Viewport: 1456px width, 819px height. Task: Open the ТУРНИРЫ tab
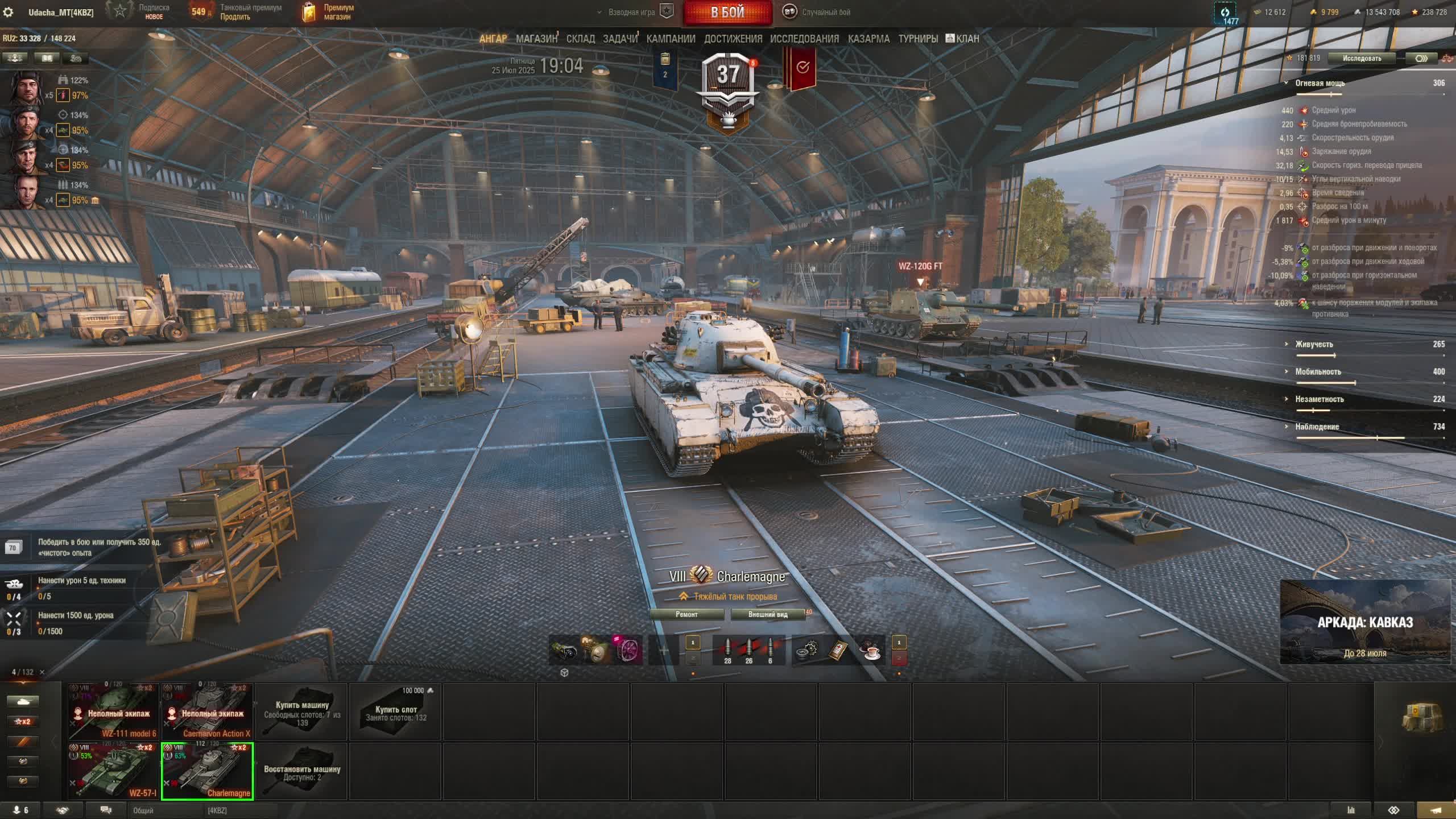[918, 39]
